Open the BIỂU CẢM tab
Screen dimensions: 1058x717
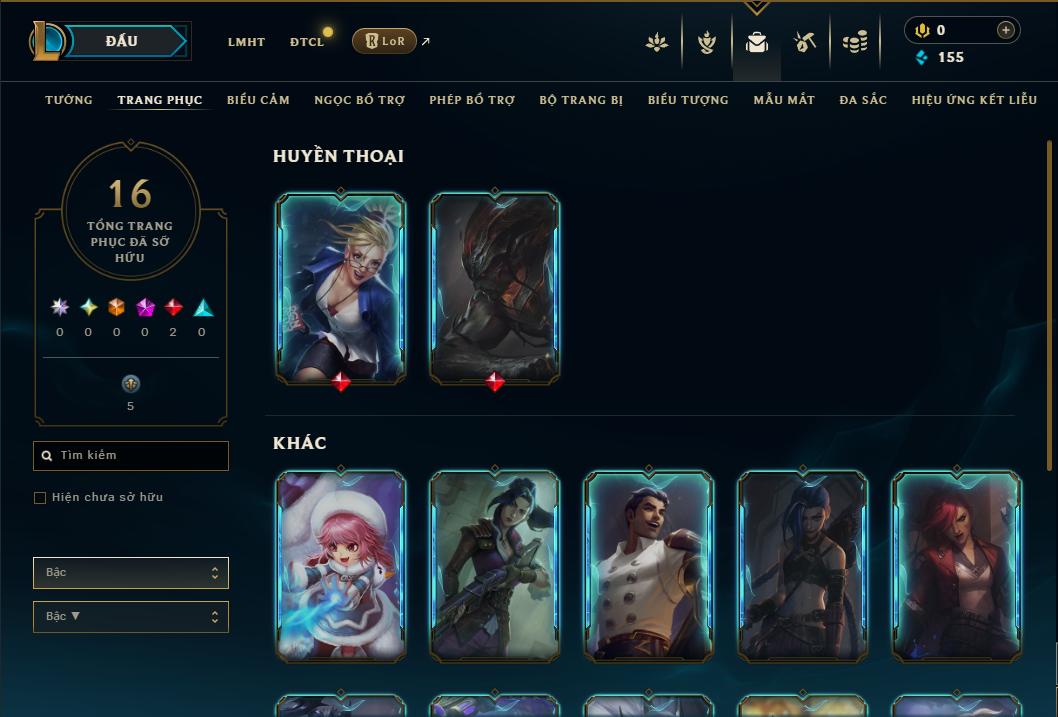[258, 100]
